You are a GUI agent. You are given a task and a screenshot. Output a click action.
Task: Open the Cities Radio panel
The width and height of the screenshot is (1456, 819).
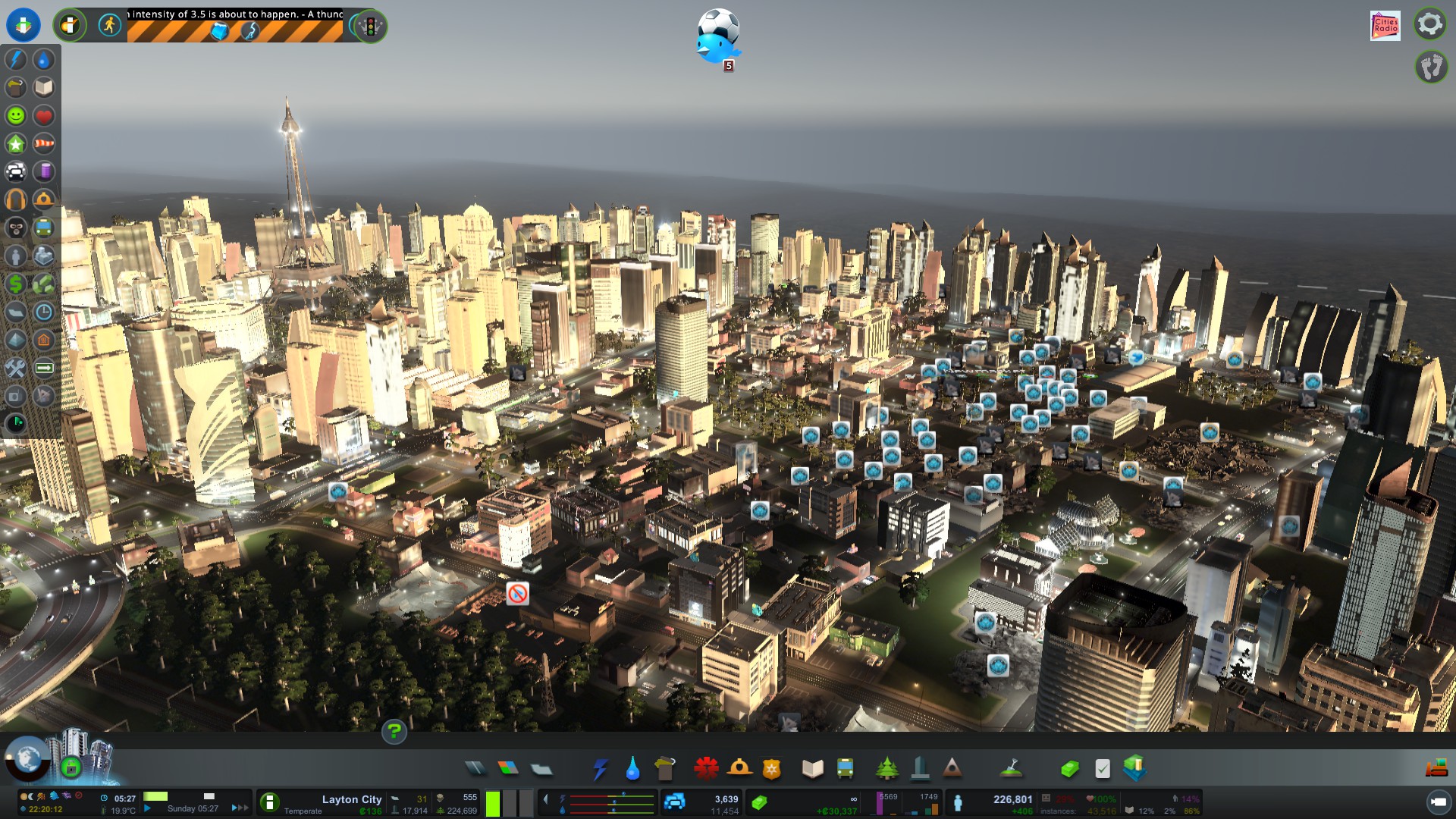[1385, 25]
